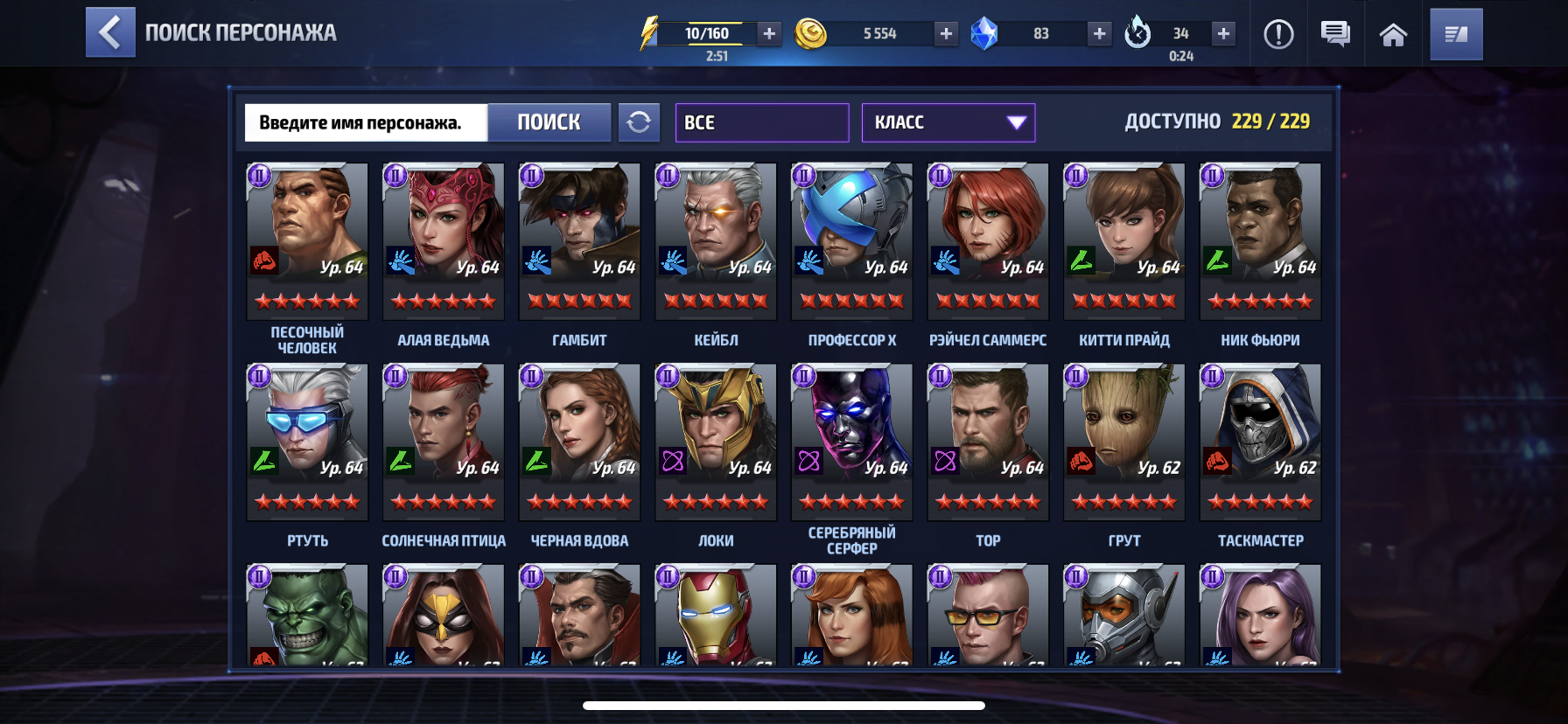The height and width of the screenshot is (724, 1568).
Task: Click the lightning energy icon
Action: [x=648, y=33]
